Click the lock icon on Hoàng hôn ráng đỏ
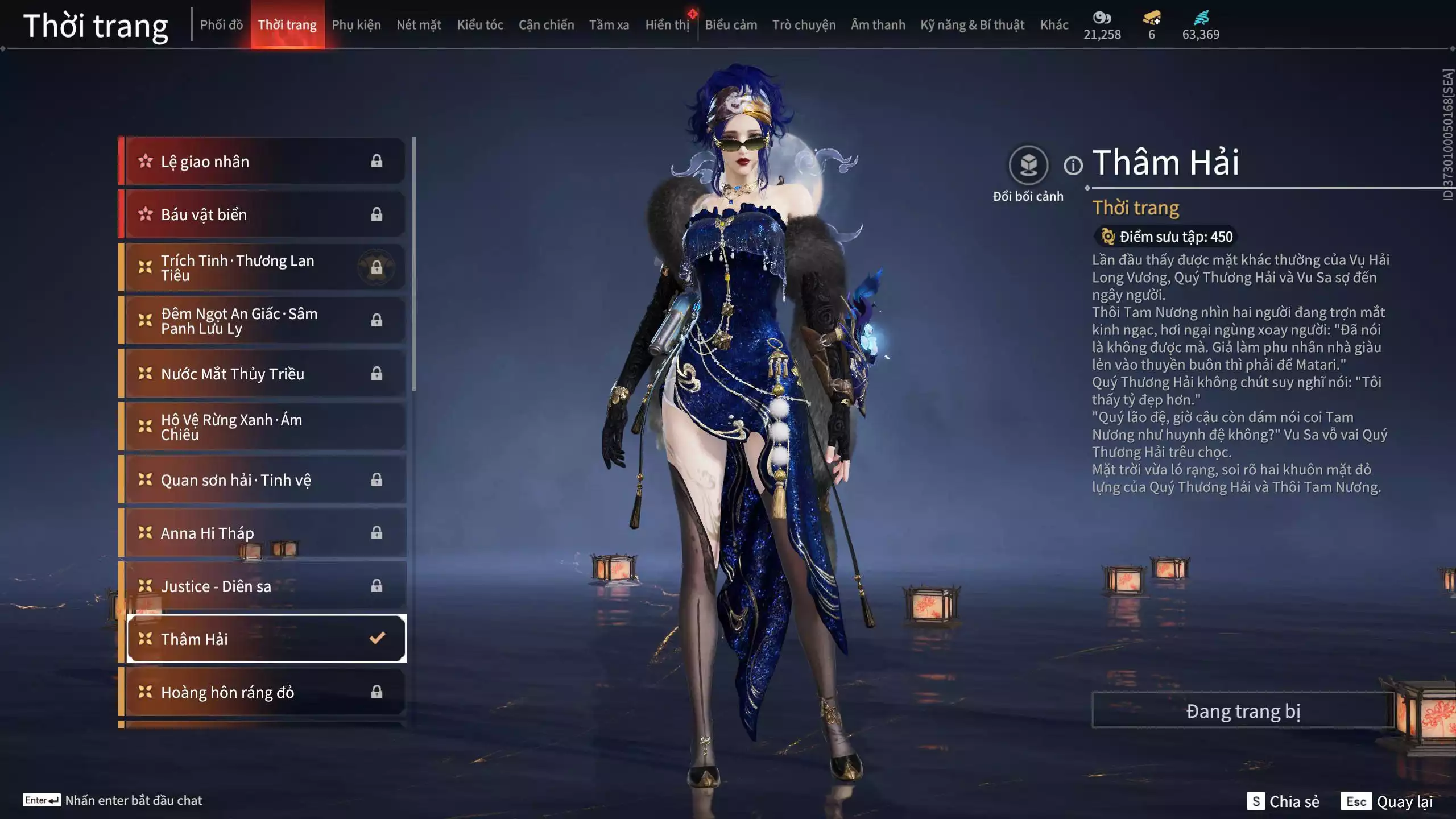The width and height of the screenshot is (1456, 819). pyautogui.click(x=377, y=692)
